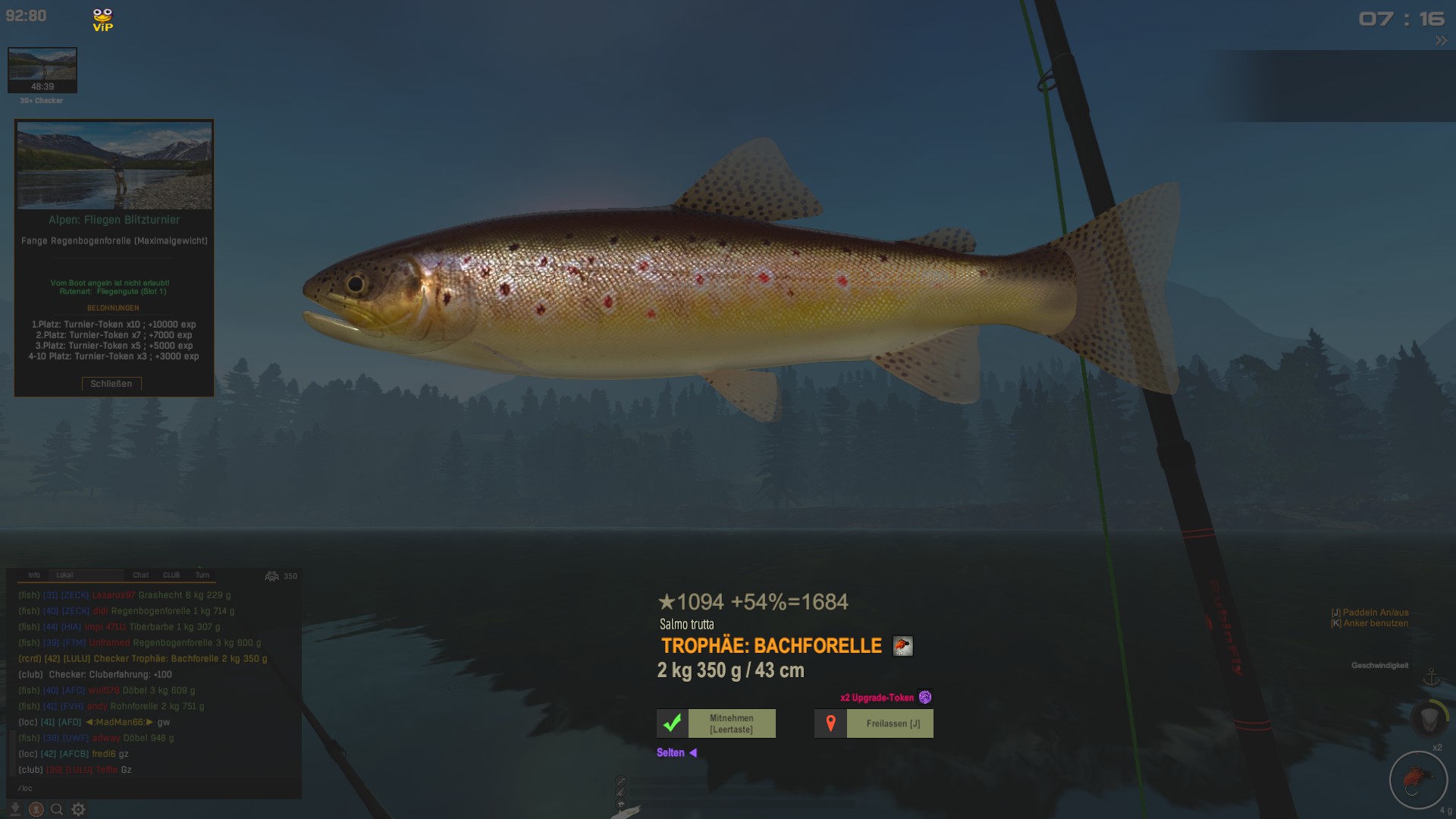Toggle the anchor icon
1456x819 pixels.
click(x=1431, y=677)
